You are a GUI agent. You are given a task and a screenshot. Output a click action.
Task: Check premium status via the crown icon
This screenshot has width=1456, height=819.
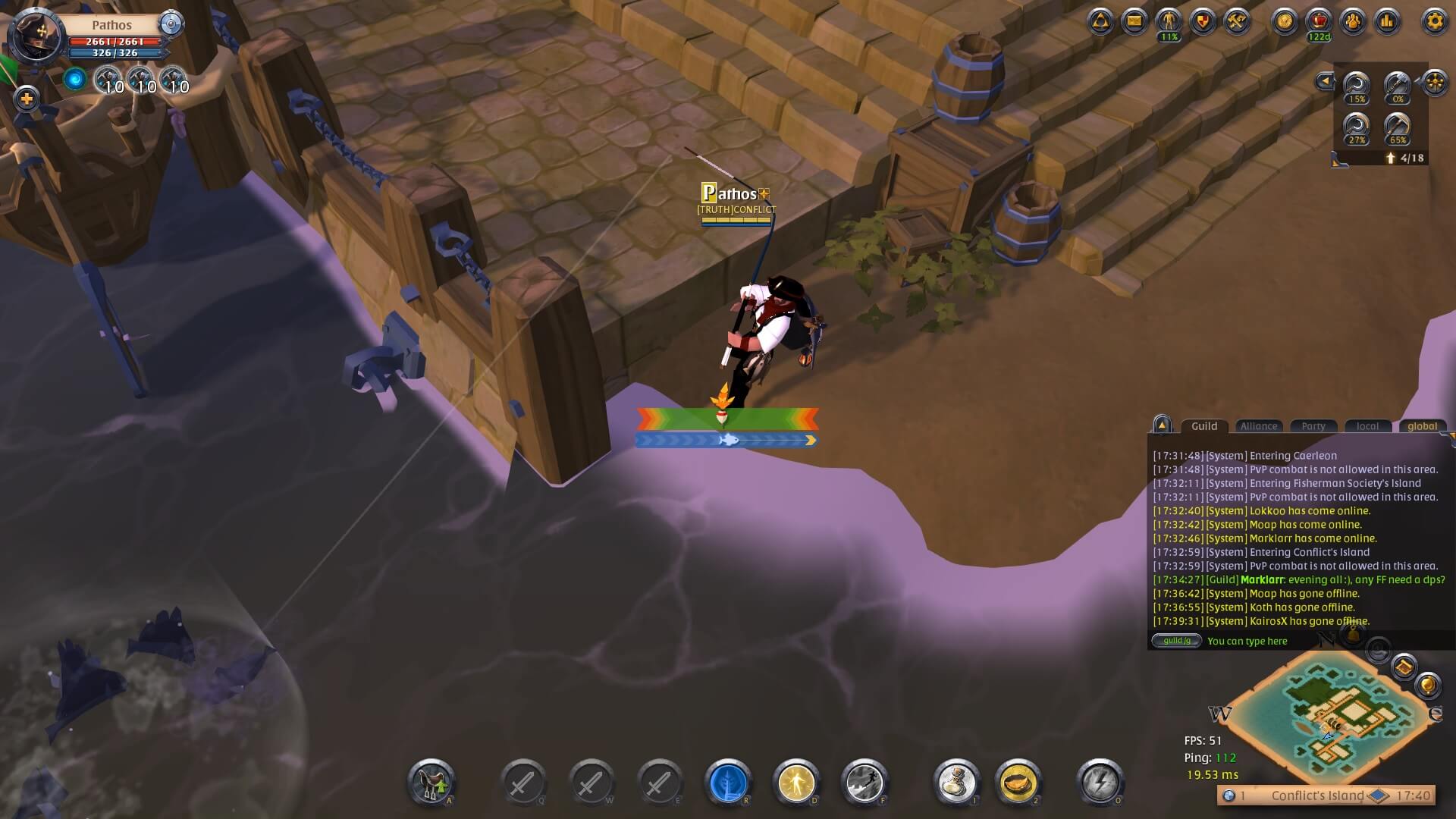pos(1319,23)
